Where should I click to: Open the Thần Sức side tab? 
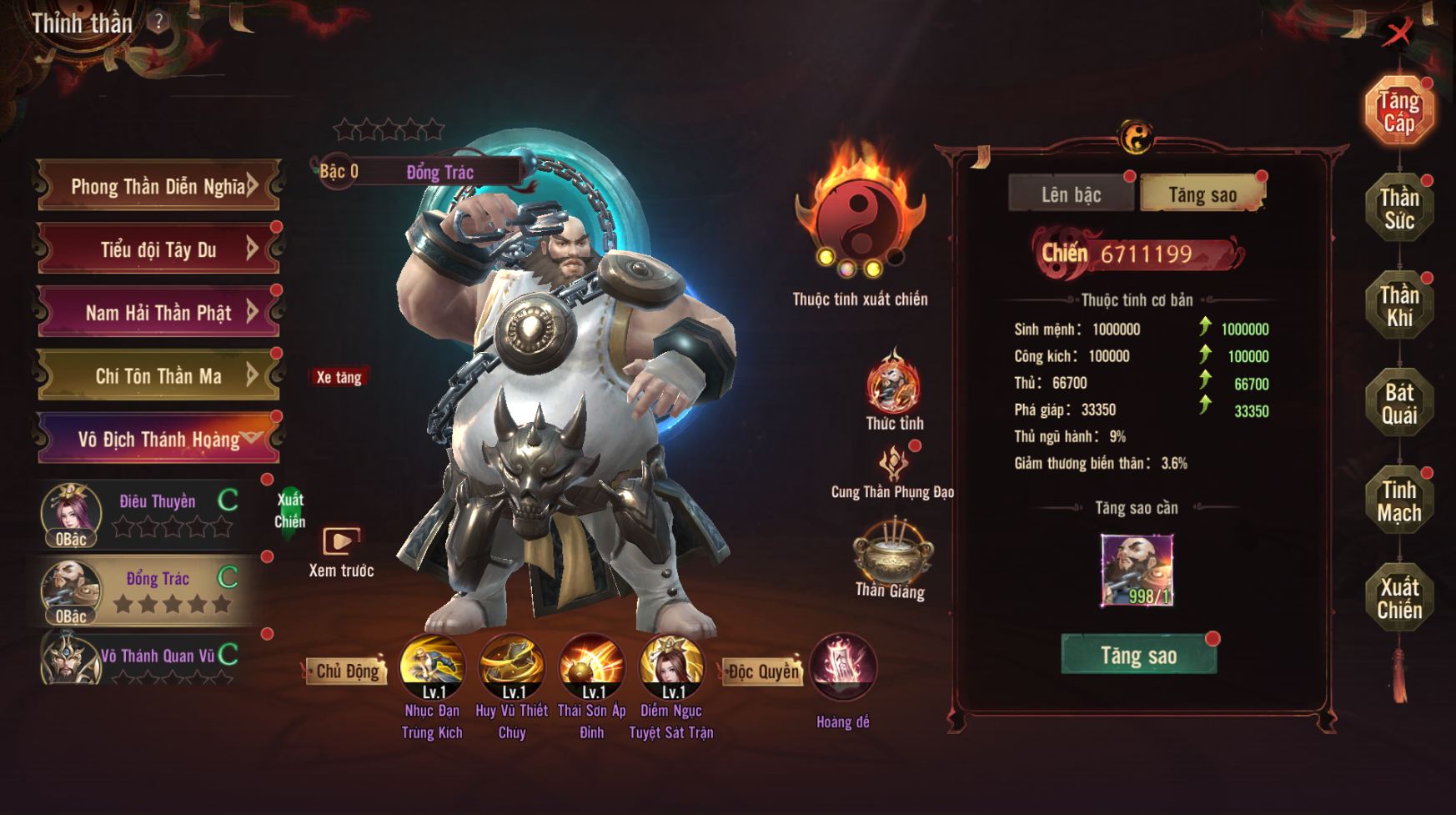coord(1398,209)
